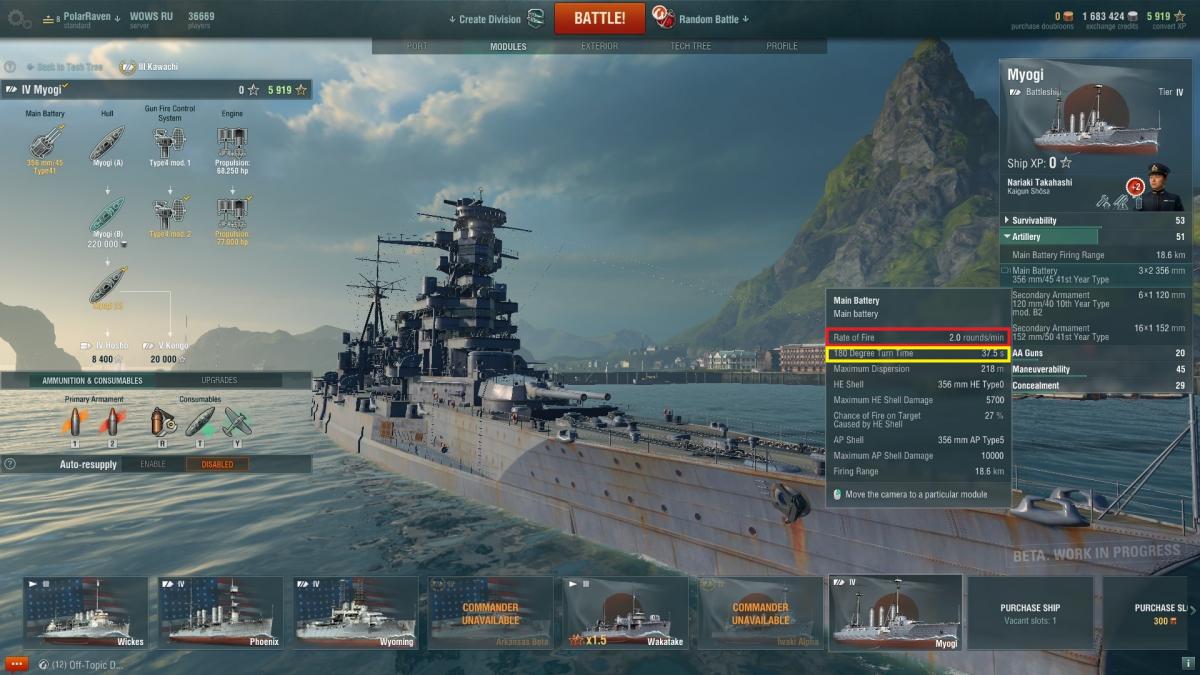This screenshot has height=675, width=1200.
Task: Select the 77,000 hp Propulsion engine
Action: (232, 214)
